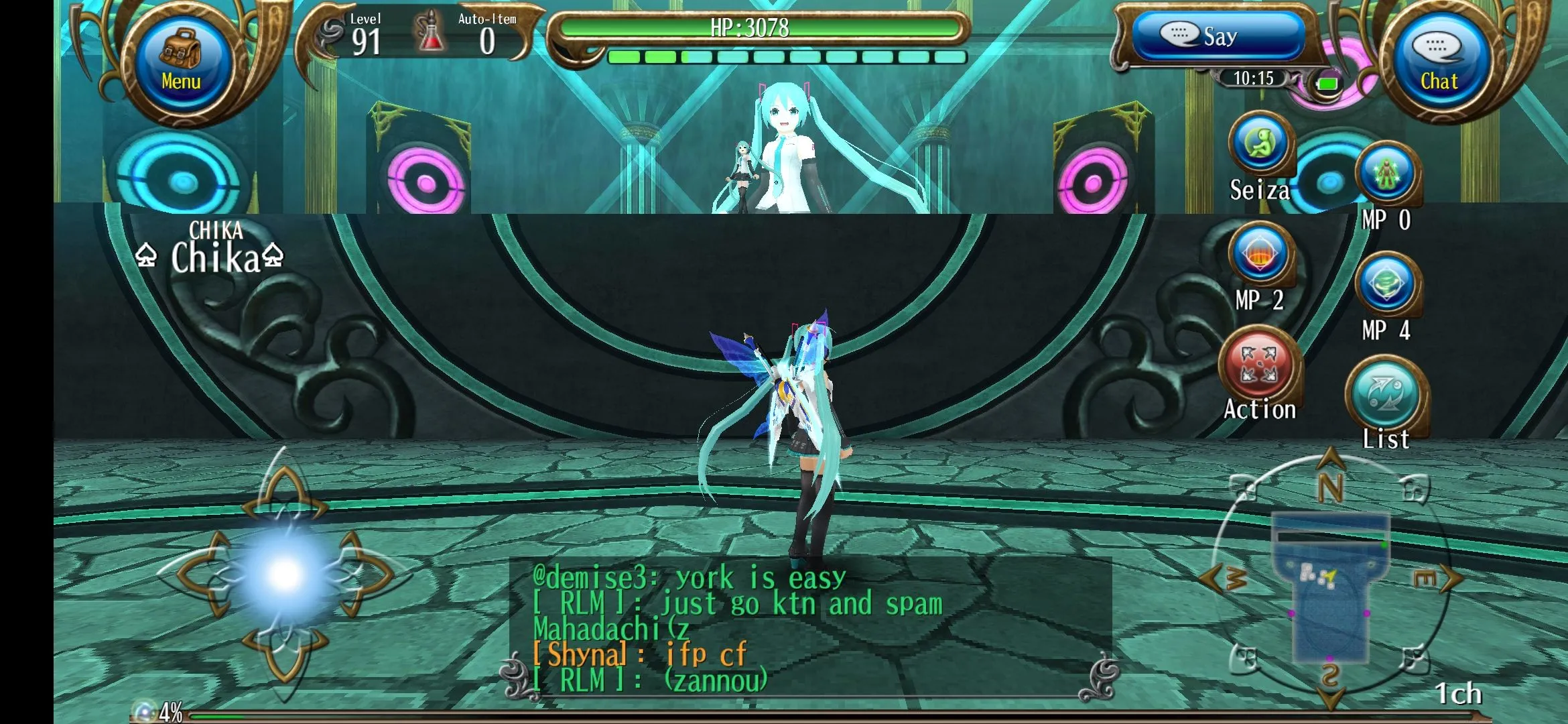The image size is (1568, 724).
Task: Switch channel via the 1ch label
Action: (x=1458, y=694)
